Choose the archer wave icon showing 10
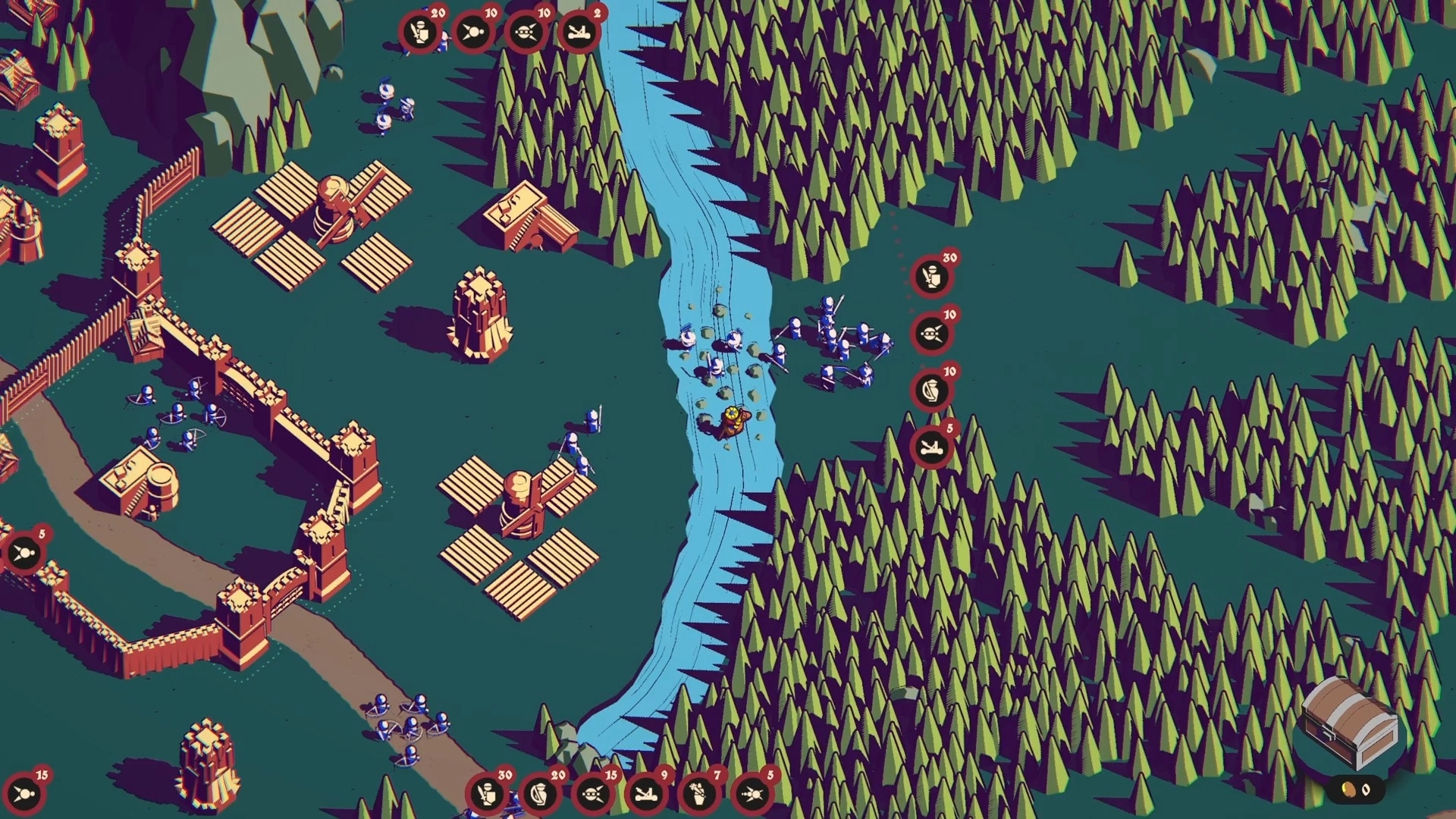Screen dimensions: 1456x819 [x=931, y=391]
